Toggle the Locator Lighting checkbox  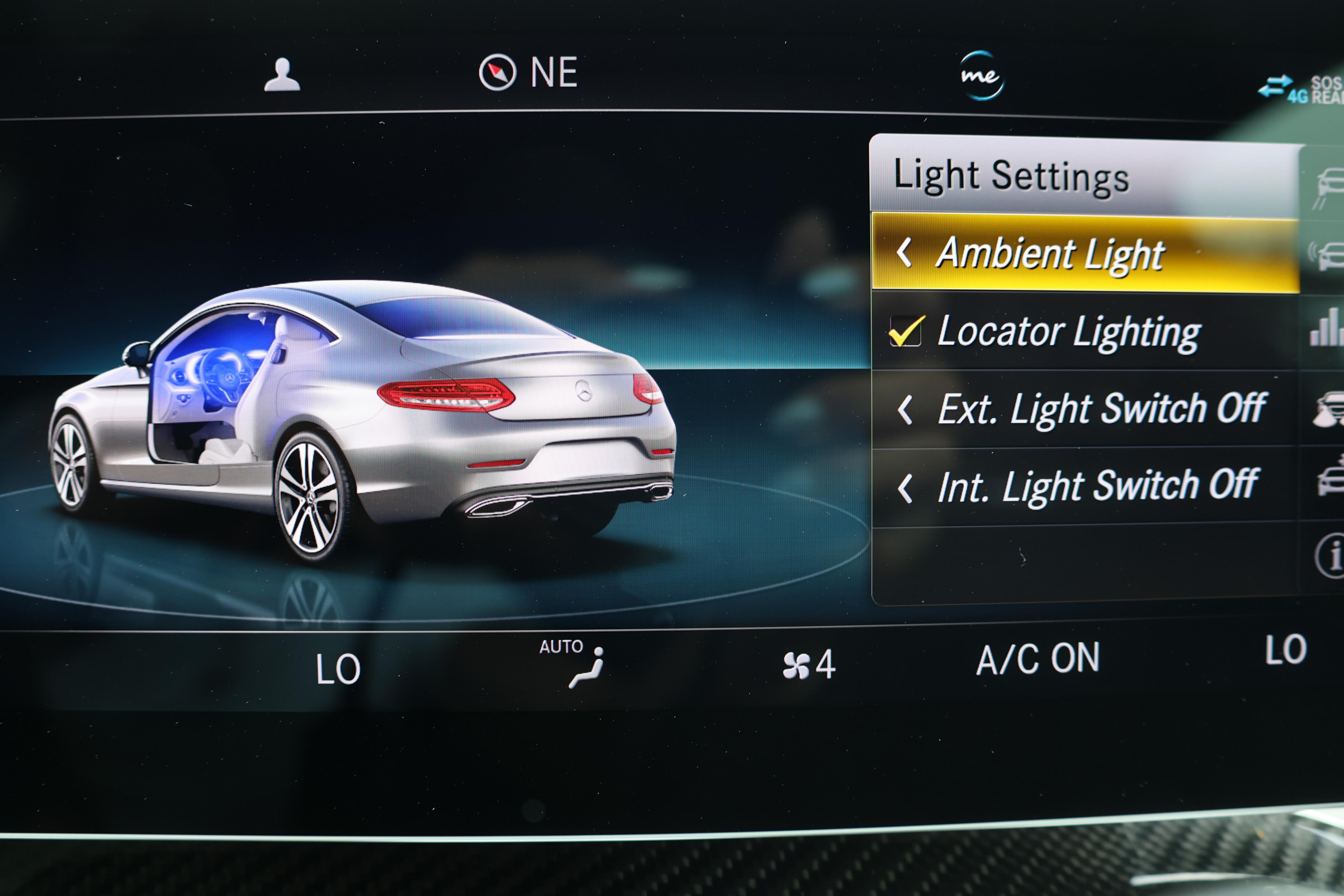(905, 331)
